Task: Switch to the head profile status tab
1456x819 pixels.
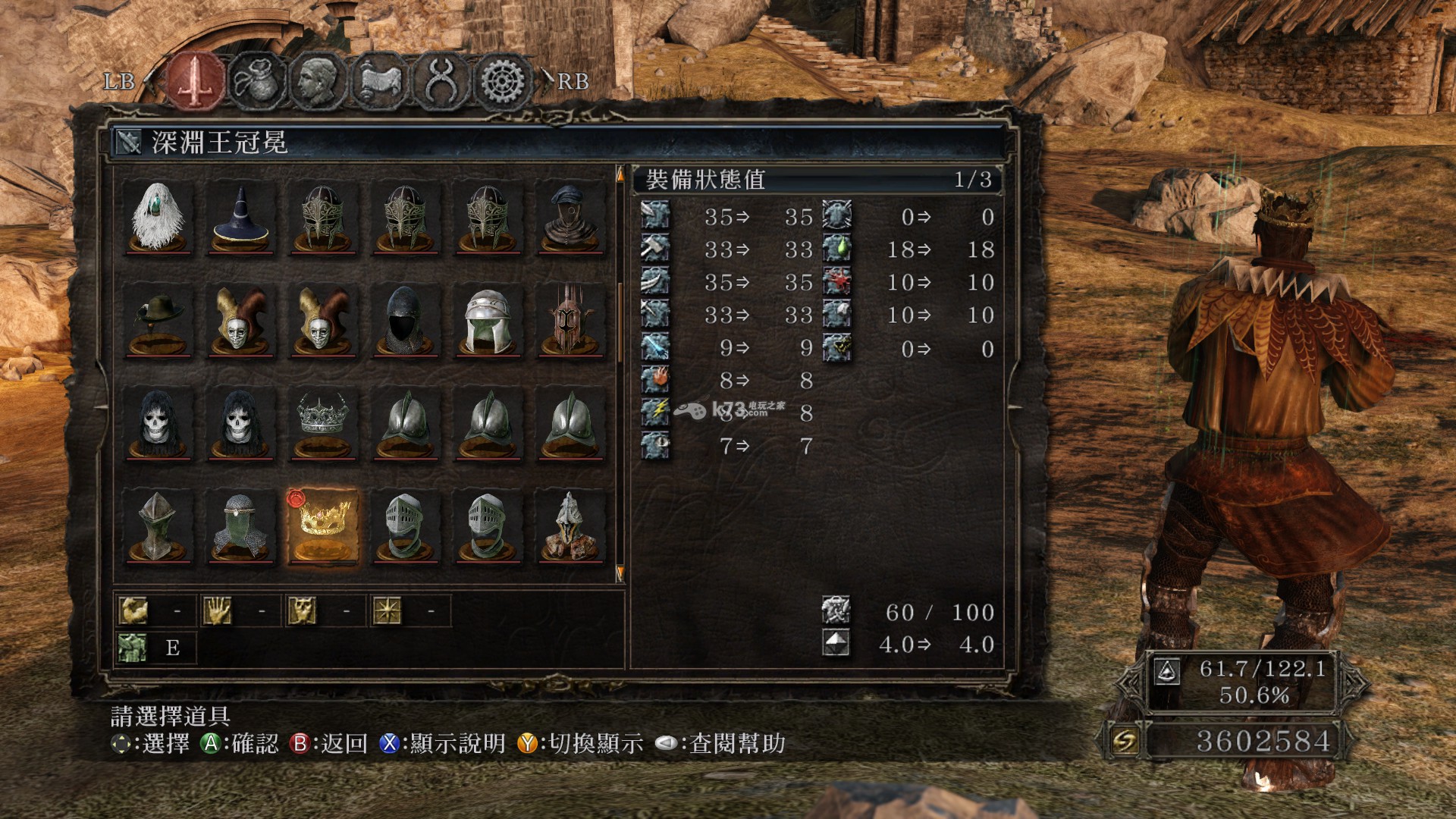Action: coord(318,80)
